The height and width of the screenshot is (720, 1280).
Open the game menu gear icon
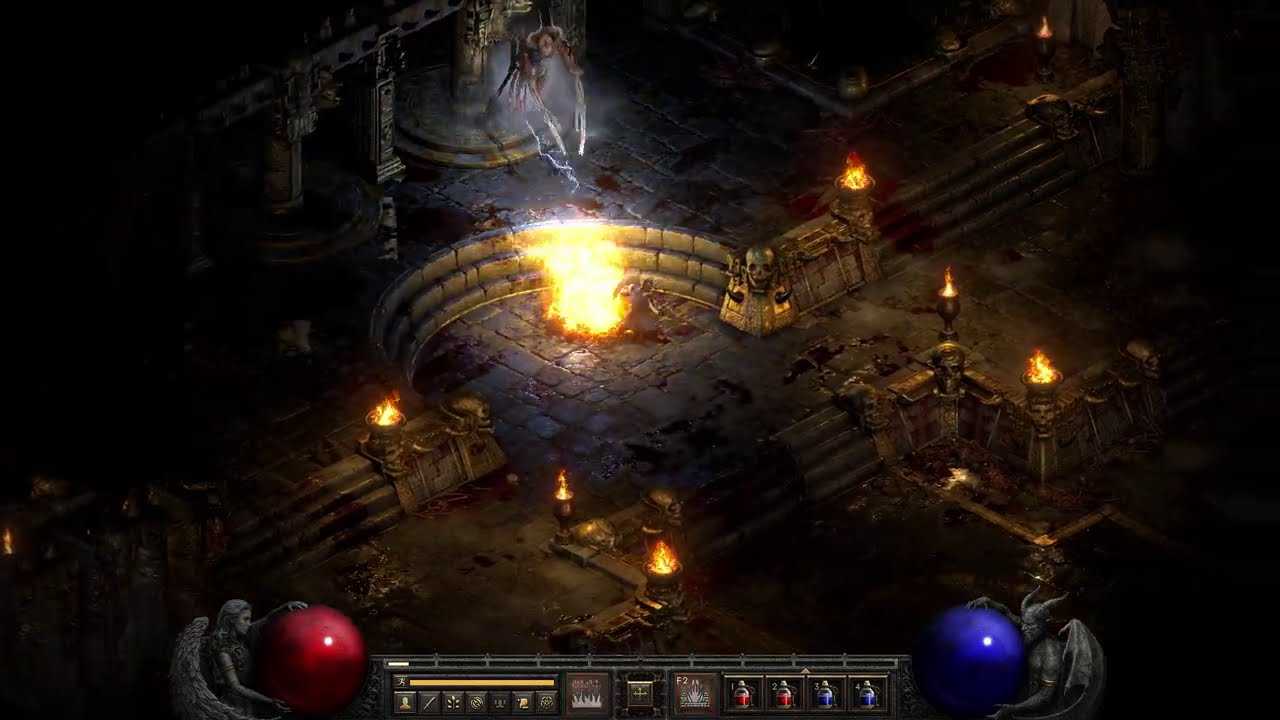tap(546, 701)
